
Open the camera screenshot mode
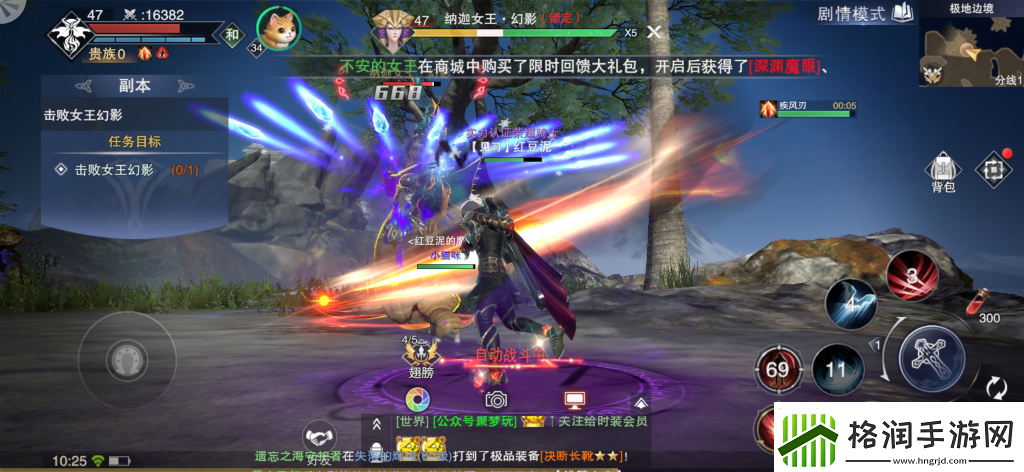tap(496, 400)
